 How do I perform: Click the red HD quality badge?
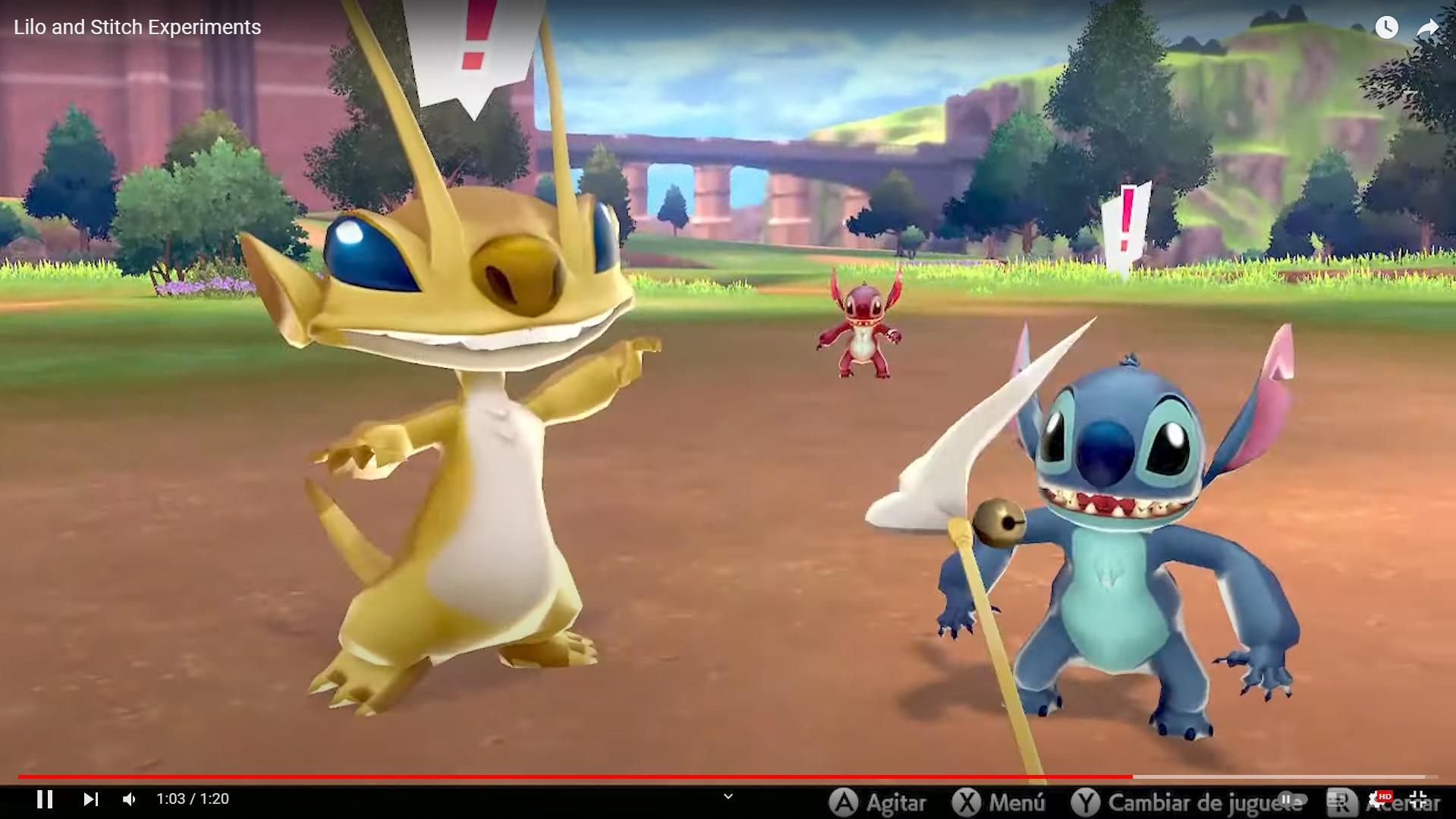click(1386, 796)
